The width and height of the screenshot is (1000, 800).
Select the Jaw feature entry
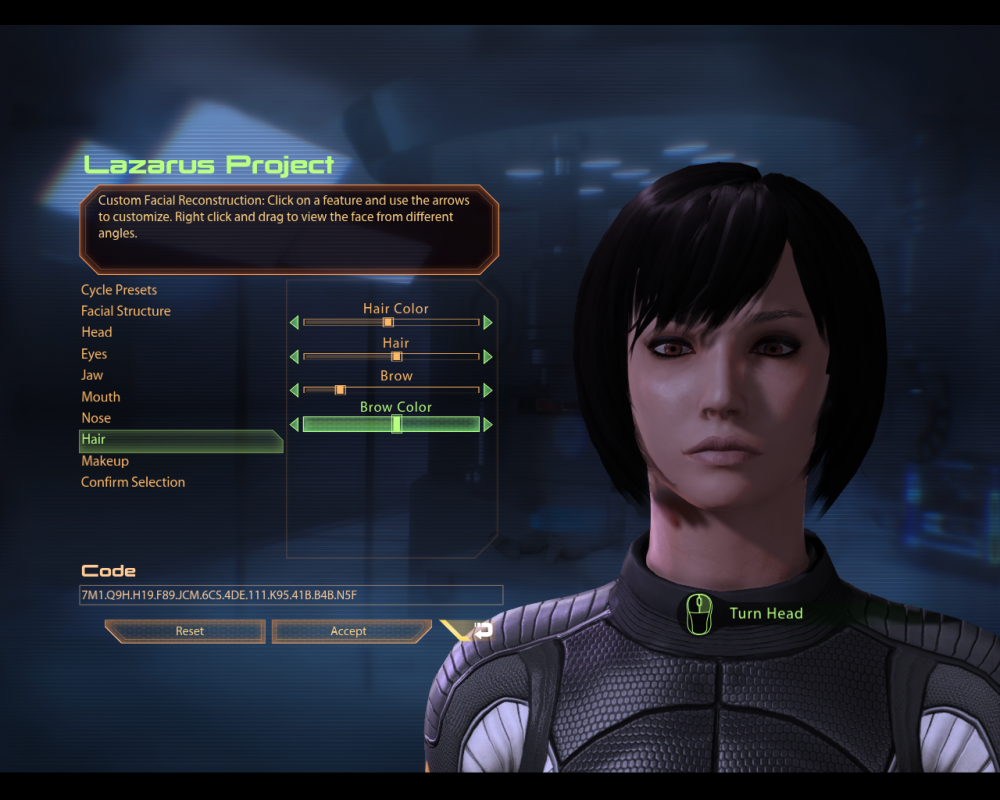tap(92, 375)
